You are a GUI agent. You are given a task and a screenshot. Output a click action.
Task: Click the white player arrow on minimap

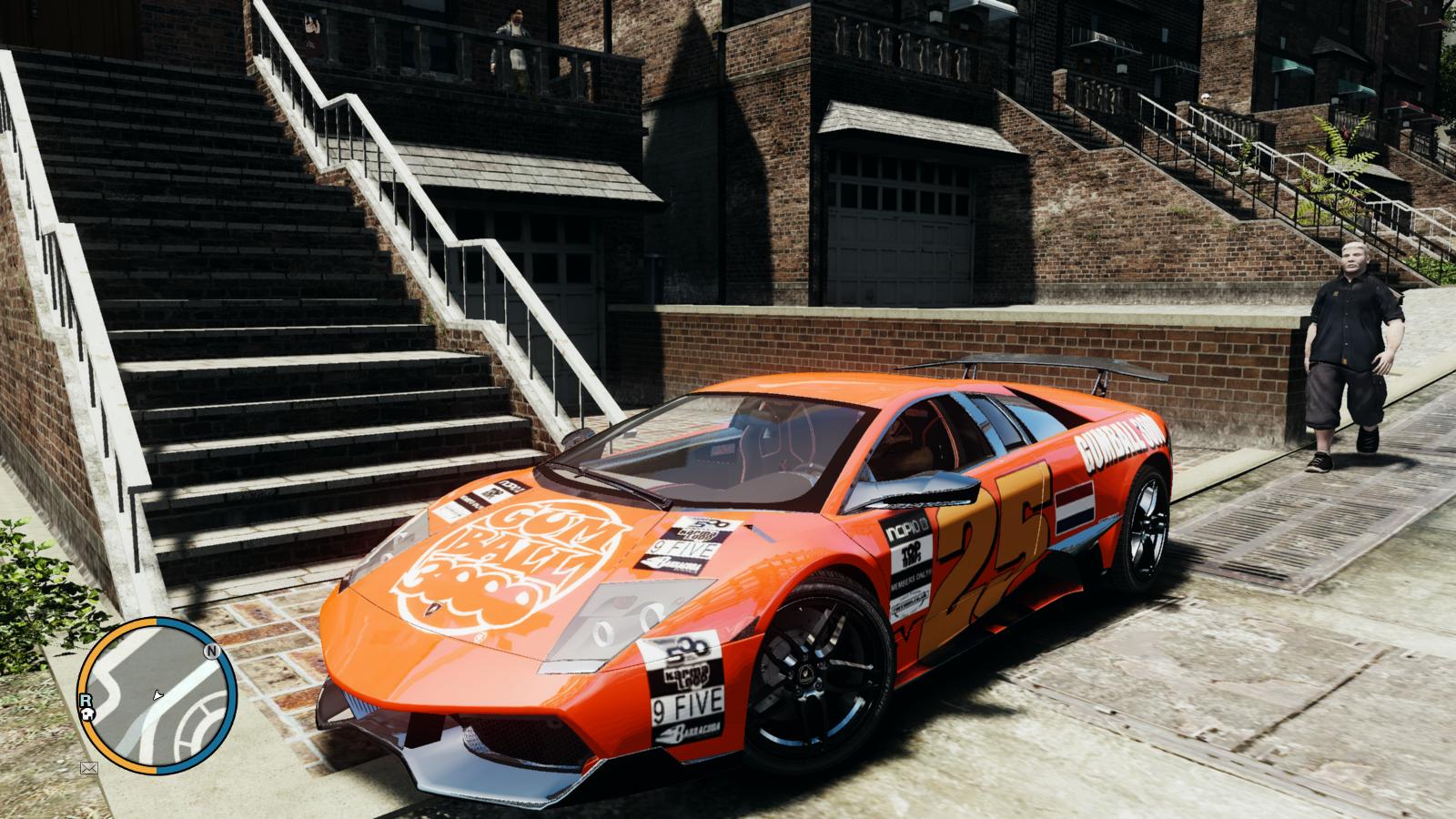click(158, 695)
